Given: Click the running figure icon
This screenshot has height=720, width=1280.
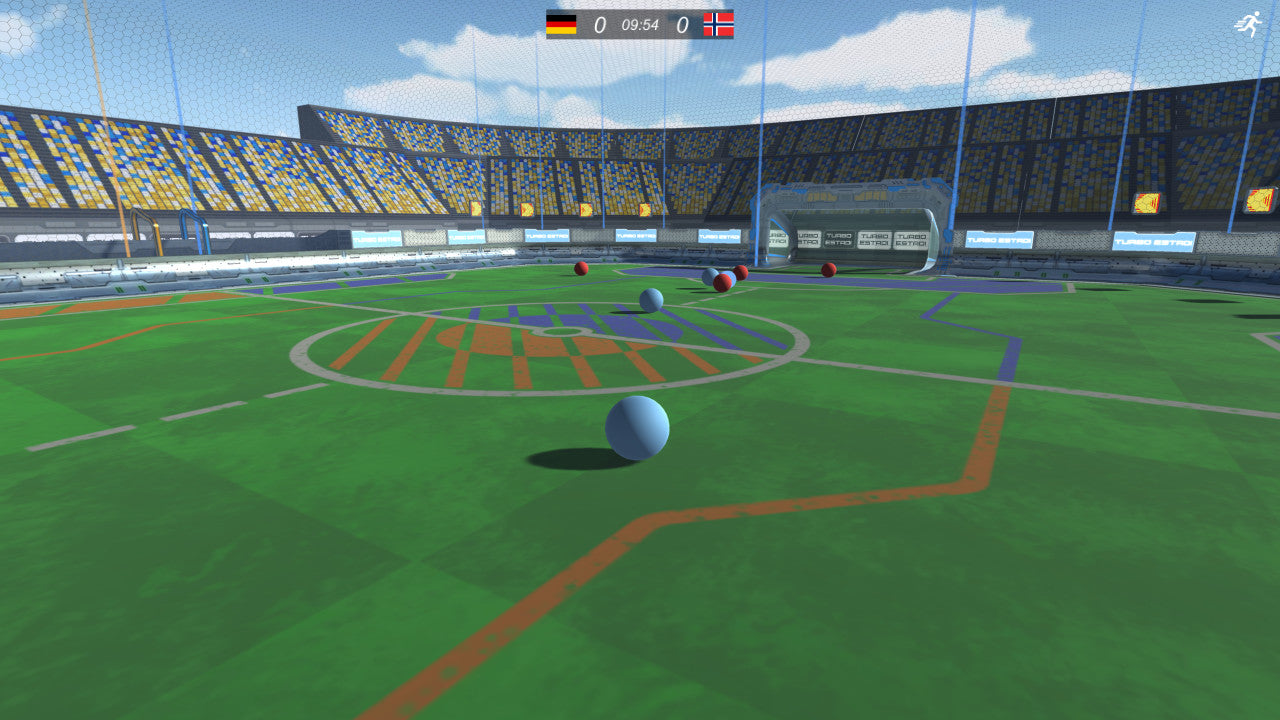Looking at the screenshot, I should 1248,25.
